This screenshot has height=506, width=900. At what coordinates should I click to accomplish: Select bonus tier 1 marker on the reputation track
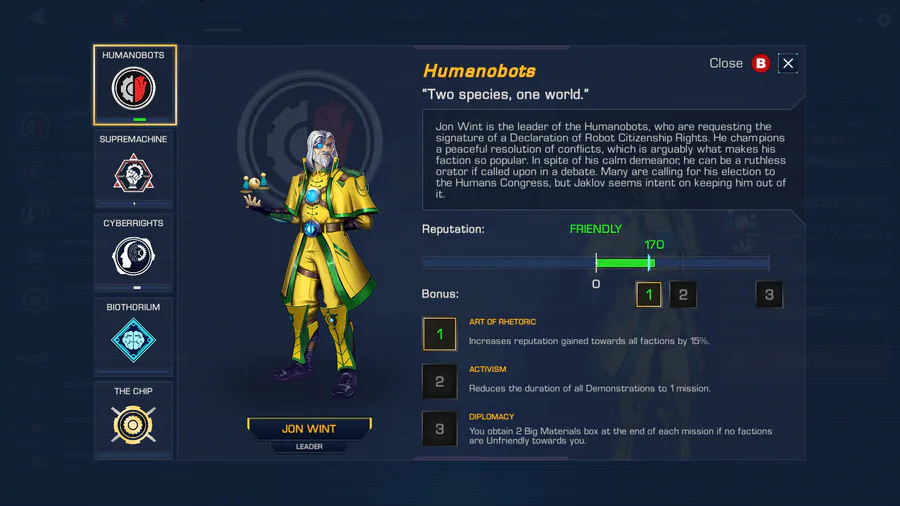click(x=649, y=294)
